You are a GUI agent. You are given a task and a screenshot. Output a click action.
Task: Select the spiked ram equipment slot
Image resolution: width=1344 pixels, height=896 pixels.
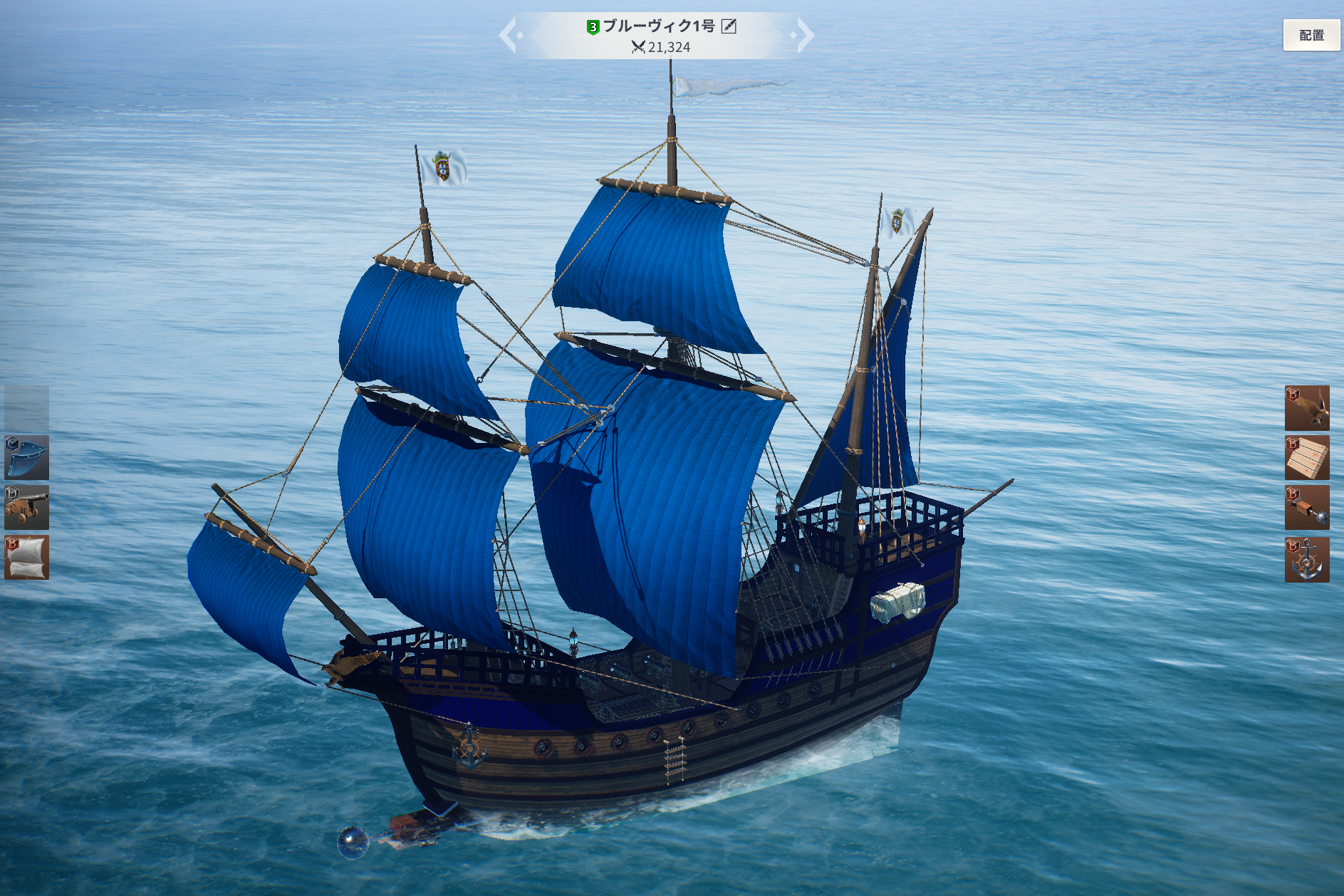coord(1306,508)
